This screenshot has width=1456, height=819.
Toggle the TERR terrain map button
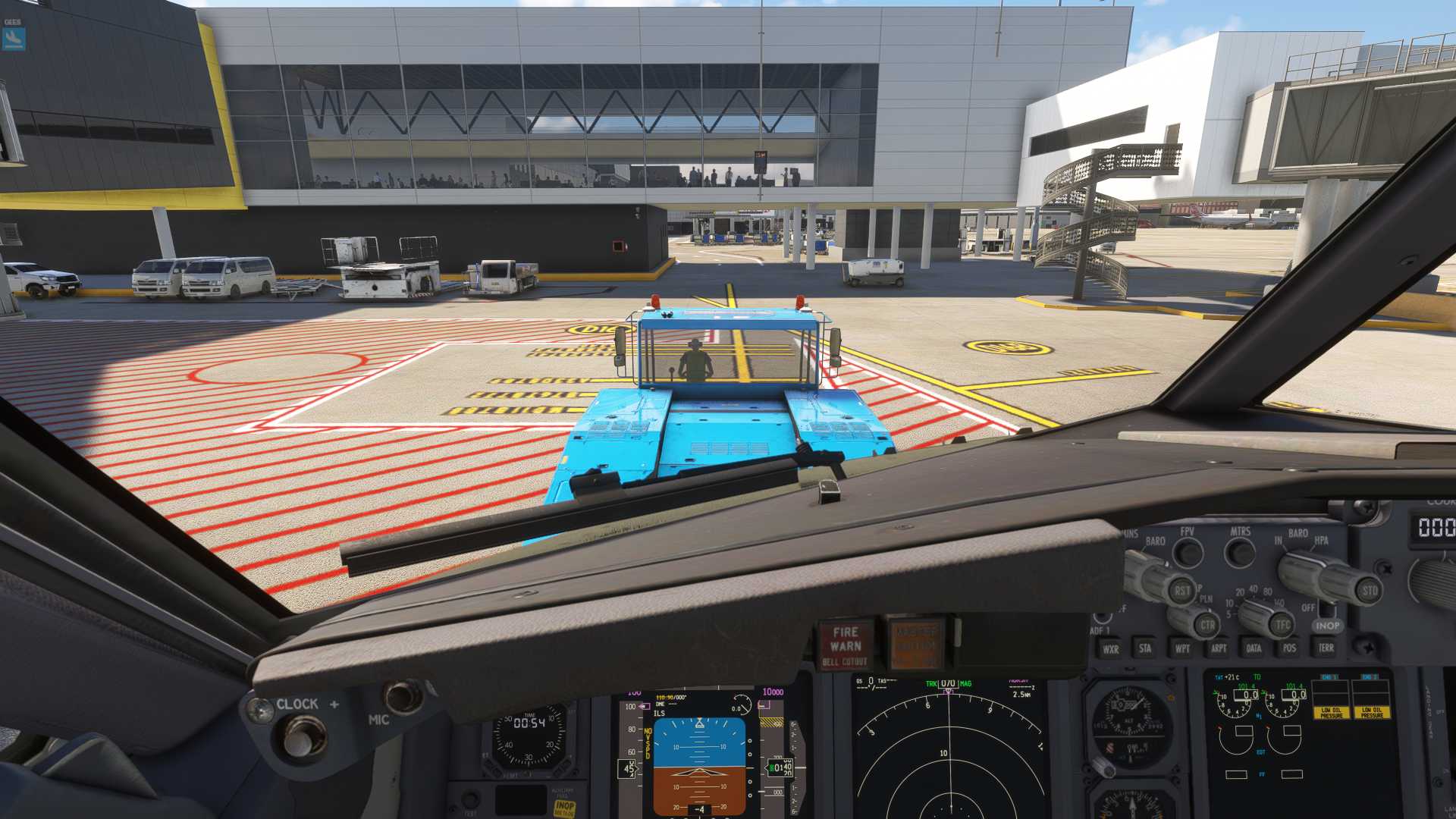point(1326,648)
